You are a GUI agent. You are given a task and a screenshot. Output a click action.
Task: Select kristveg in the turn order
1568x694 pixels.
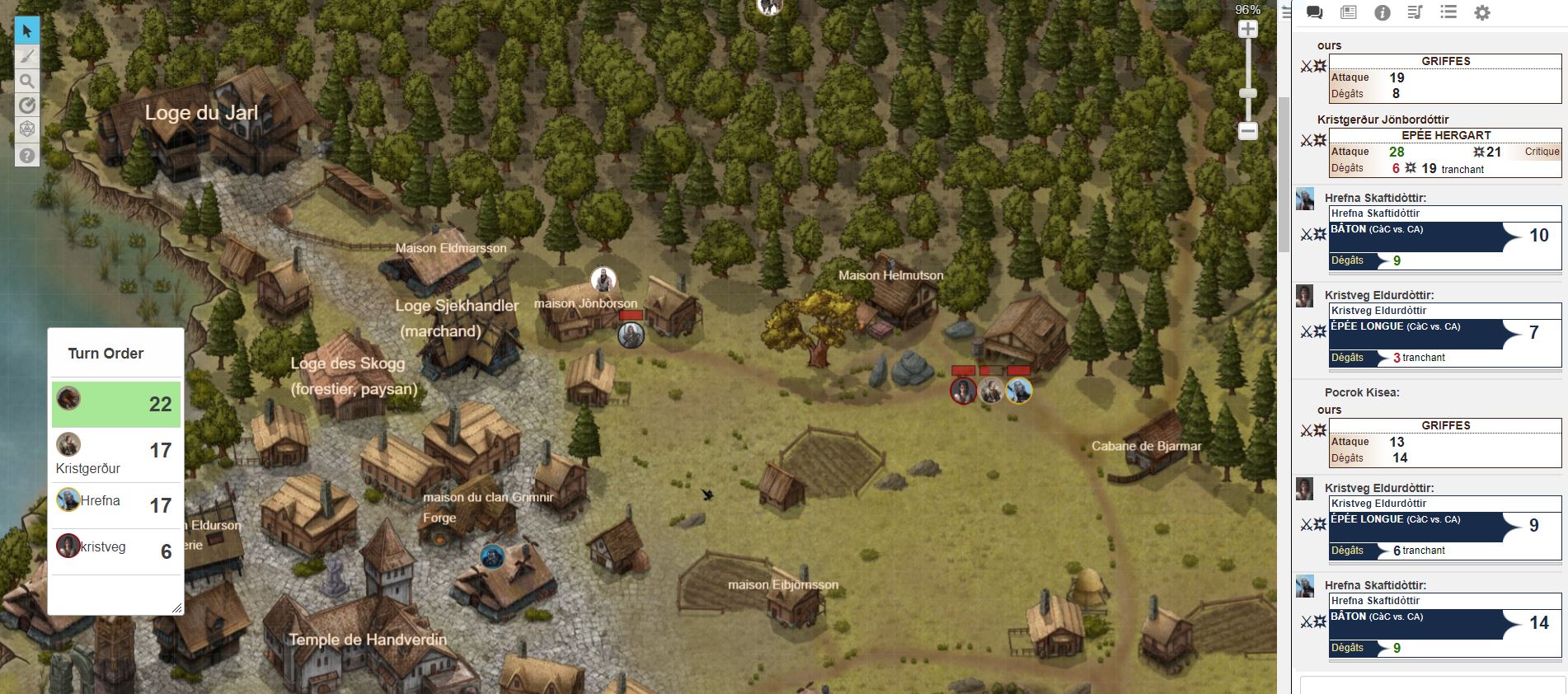115,550
